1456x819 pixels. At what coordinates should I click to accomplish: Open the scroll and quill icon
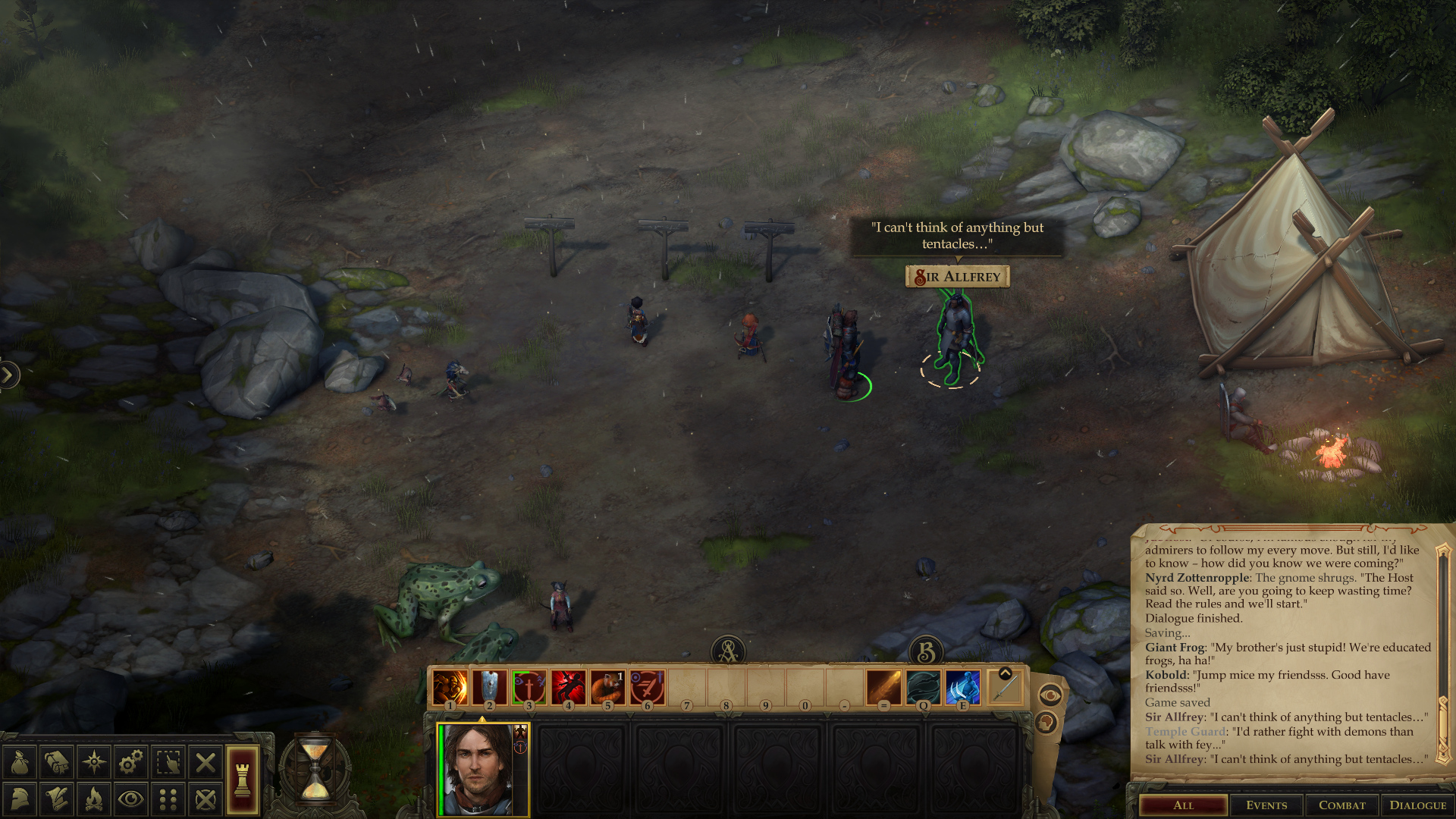57,799
